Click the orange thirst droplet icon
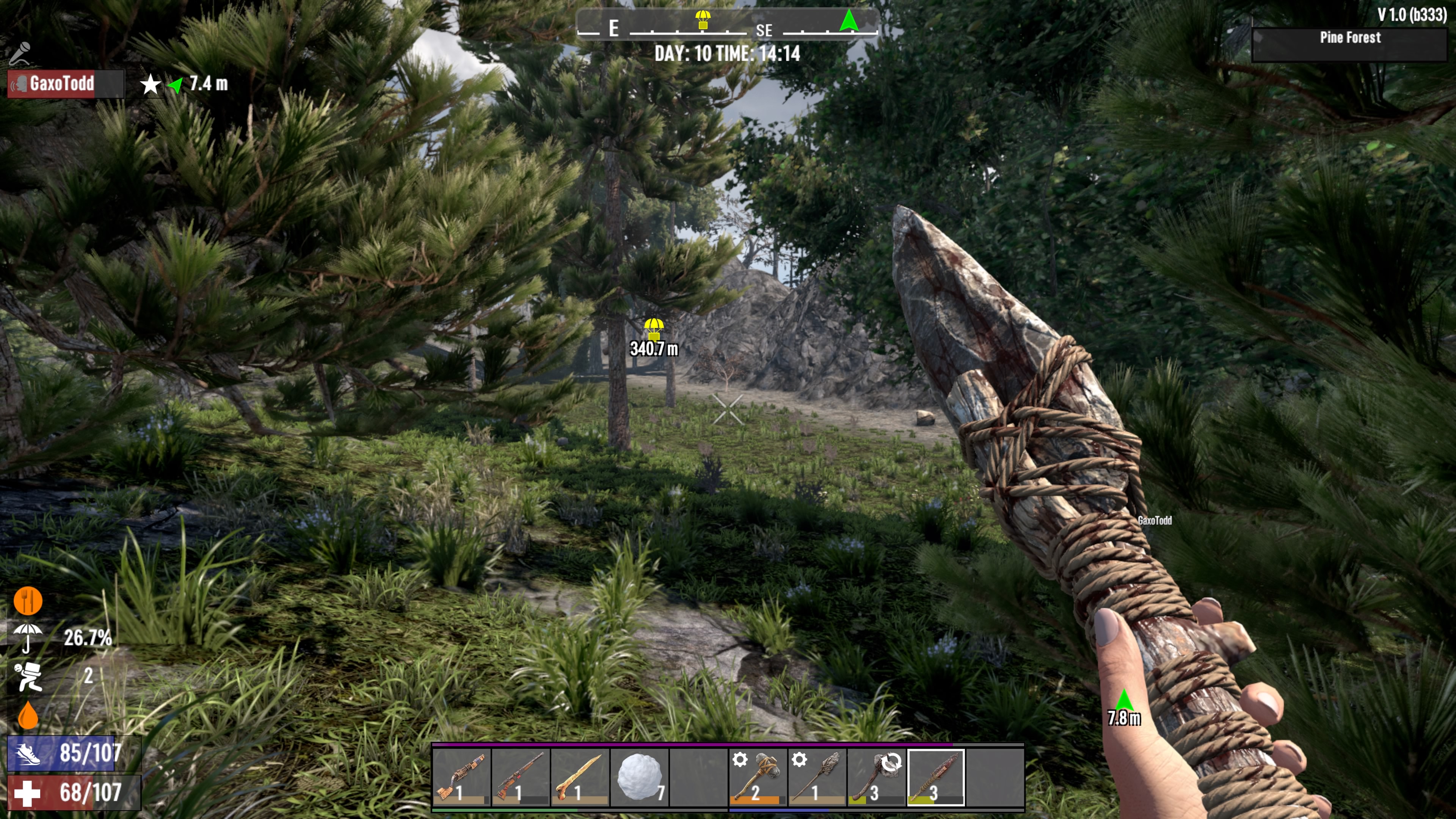The height and width of the screenshot is (819, 1456). pos(28,715)
